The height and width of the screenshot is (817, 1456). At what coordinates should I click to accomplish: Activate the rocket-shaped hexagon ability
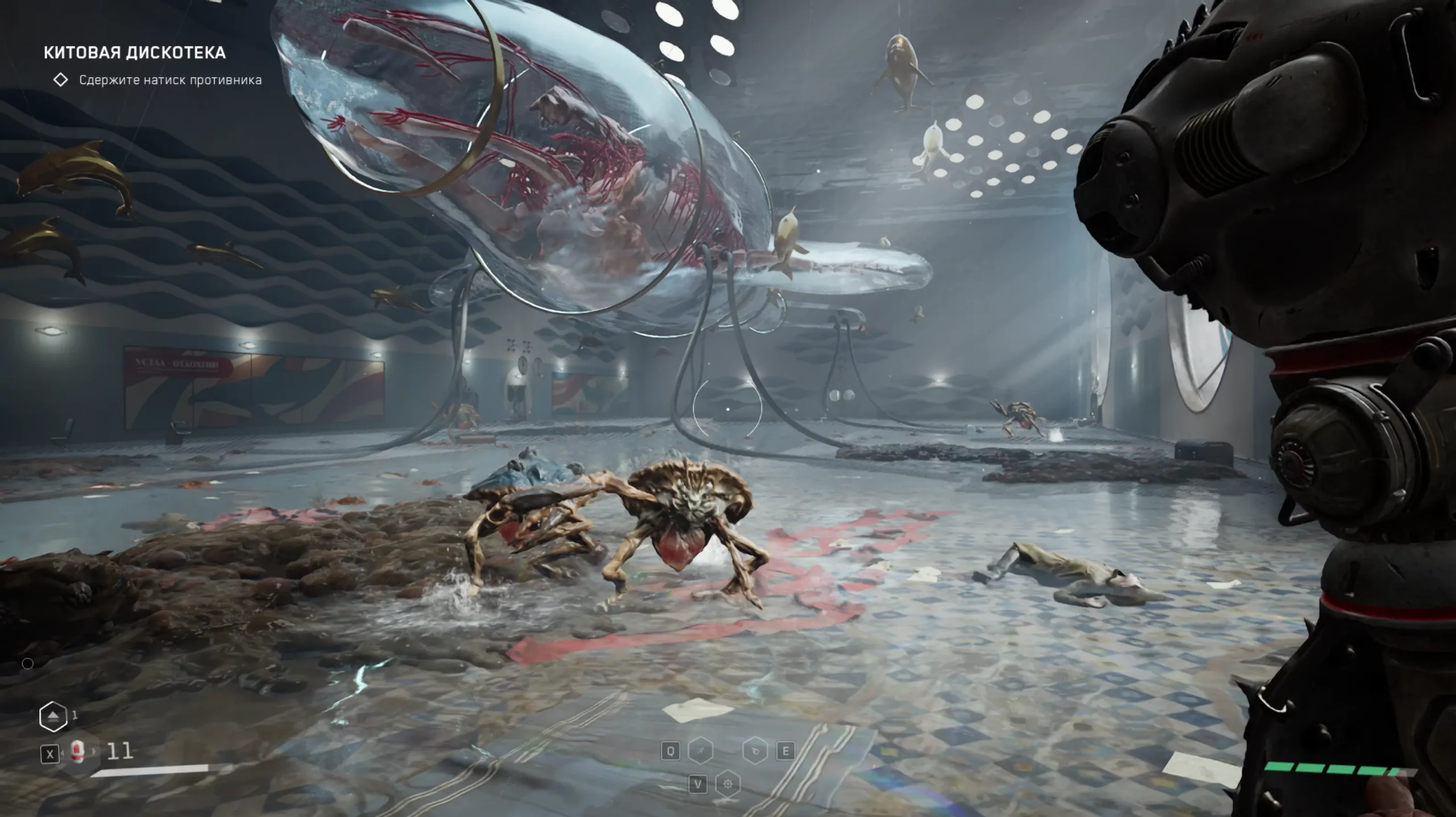(701, 752)
